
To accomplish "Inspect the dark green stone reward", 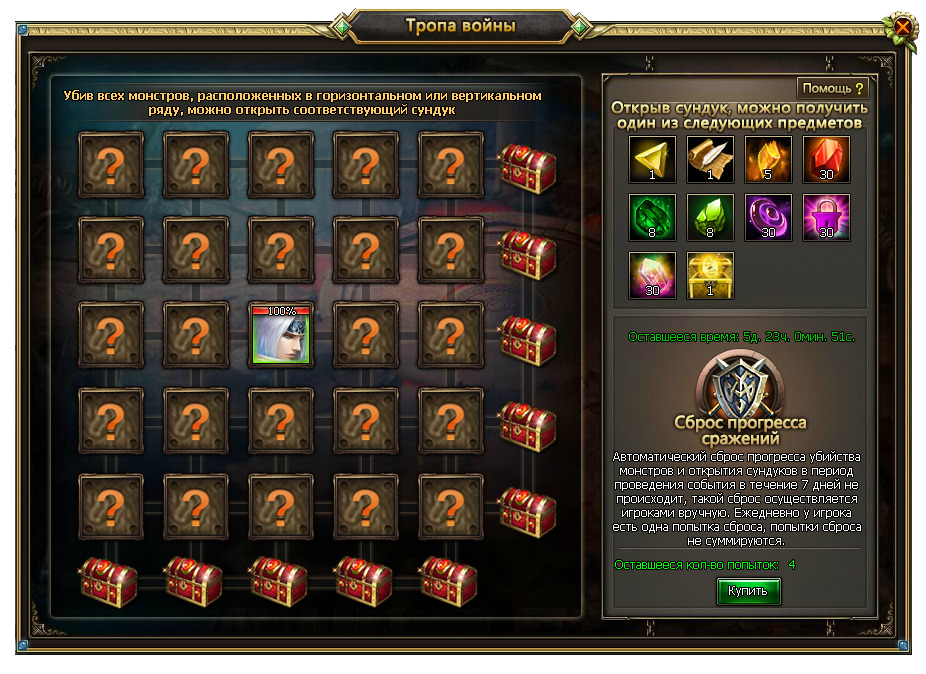I will (652, 218).
